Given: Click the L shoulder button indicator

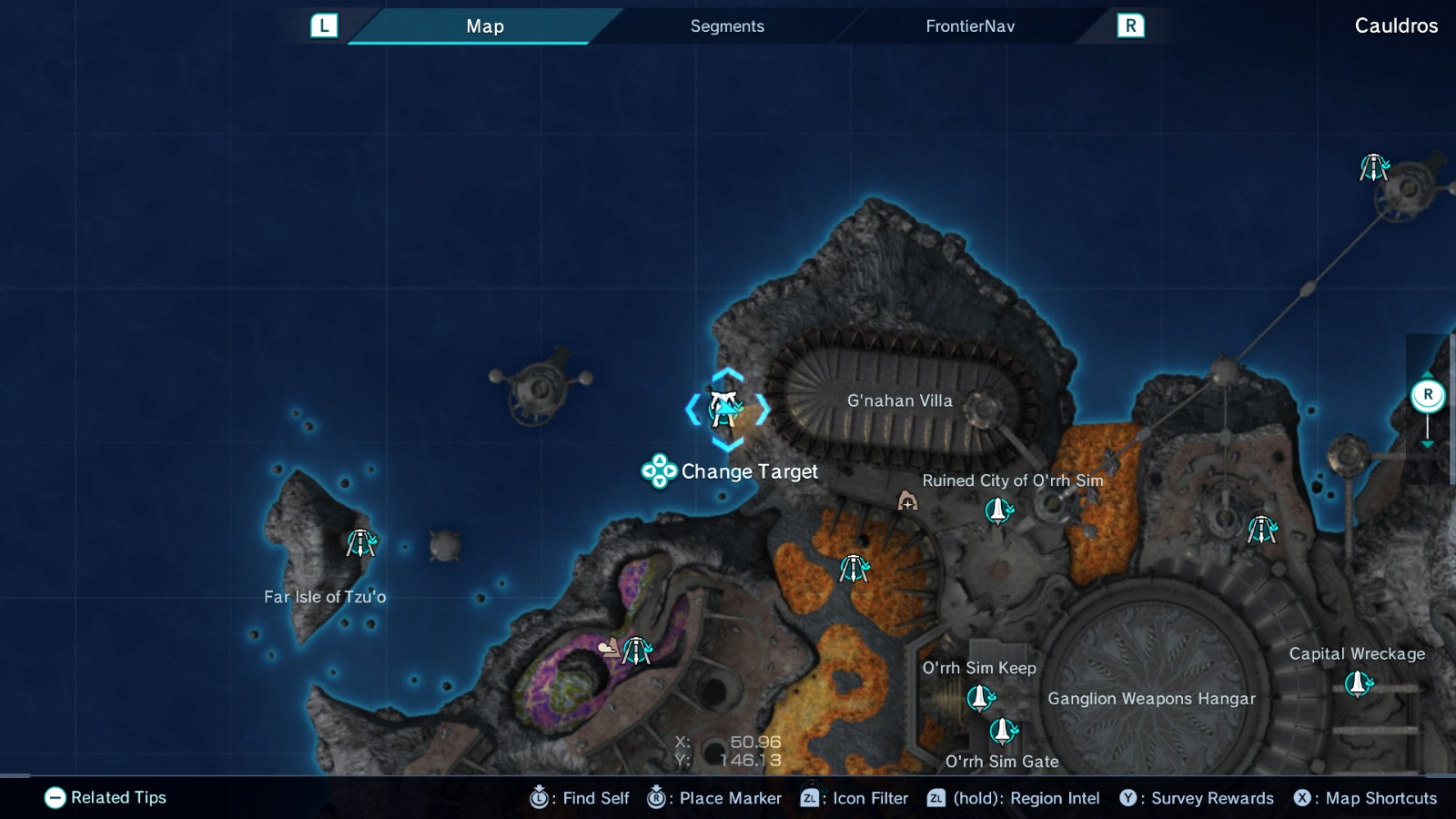Looking at the screenshot, I should [325, 26].
